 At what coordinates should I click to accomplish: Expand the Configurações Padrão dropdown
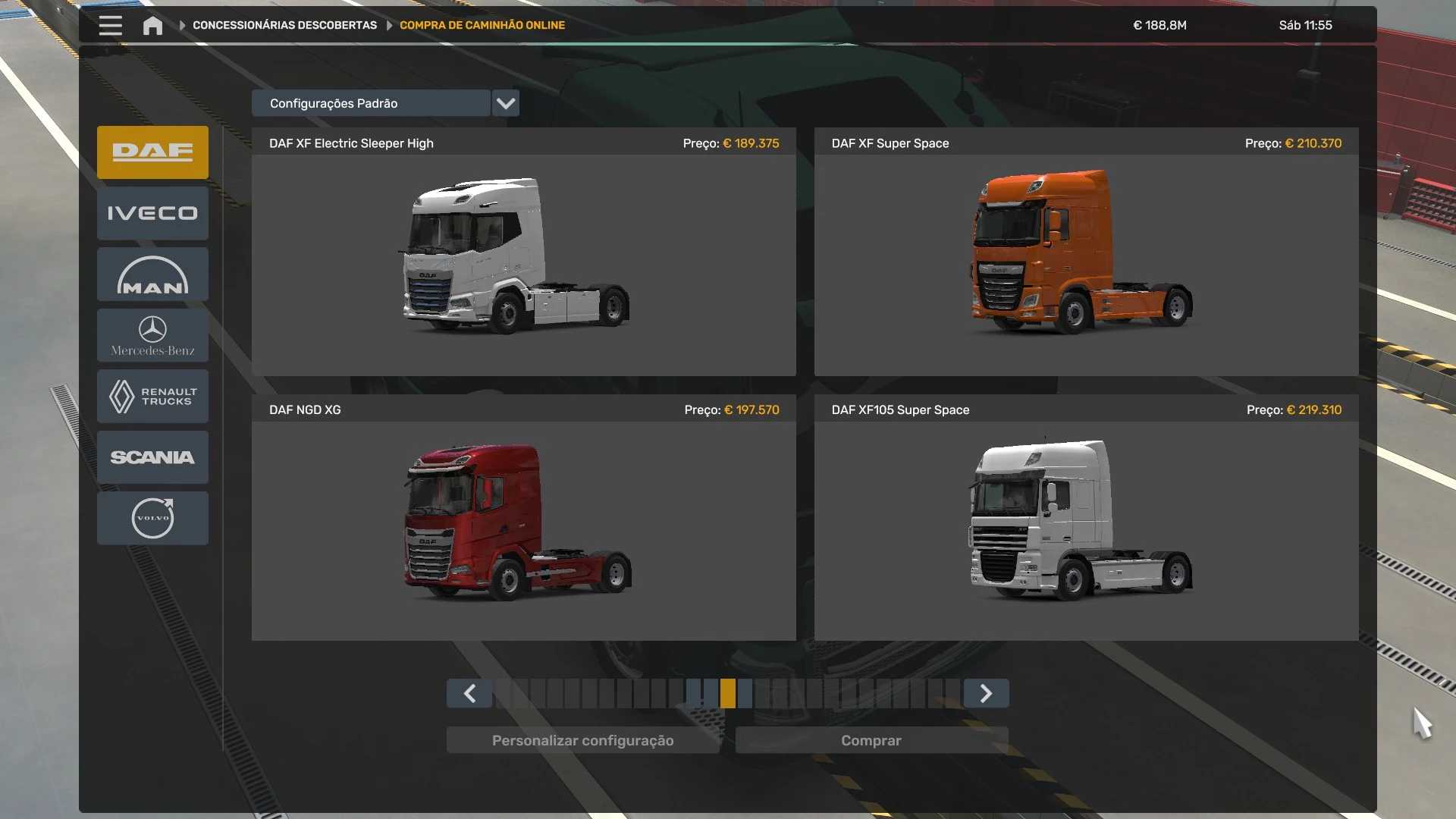[505, 103]
